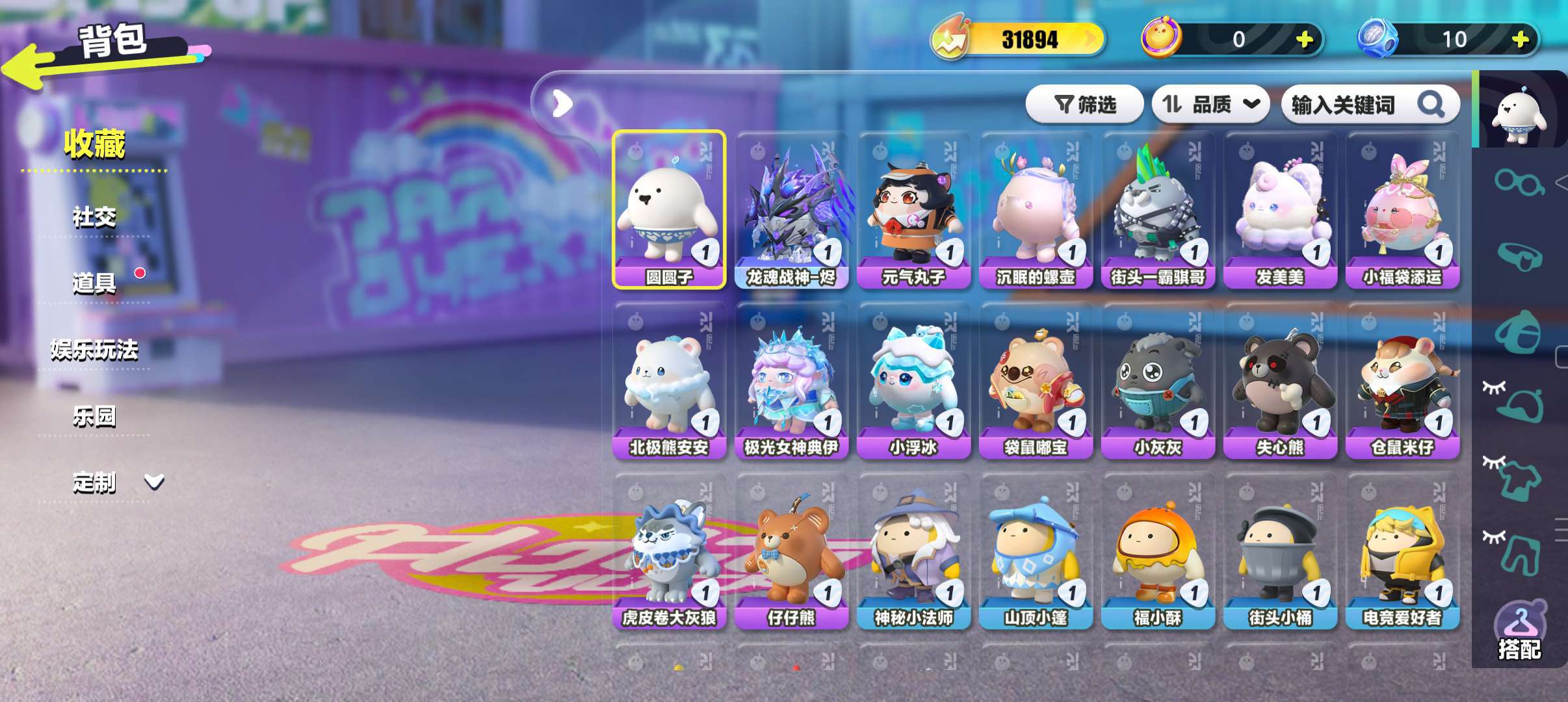The width and height of the screenshot is (1568, 702).
Task: Open the 道具 category
Action: 94,283
